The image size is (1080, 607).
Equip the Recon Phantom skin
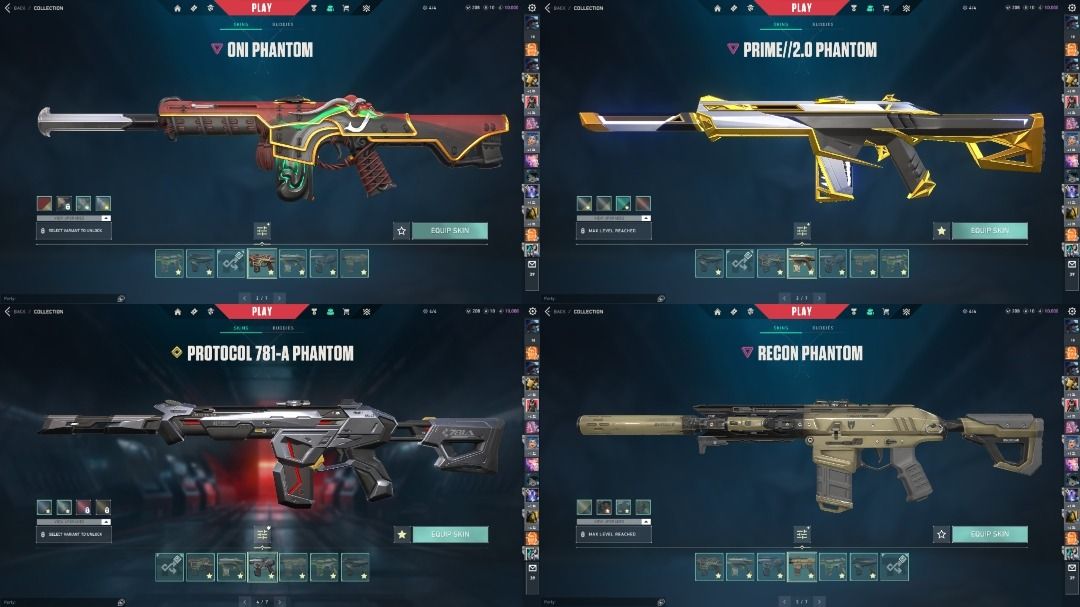pyautogui.click(x=989, y=534)
